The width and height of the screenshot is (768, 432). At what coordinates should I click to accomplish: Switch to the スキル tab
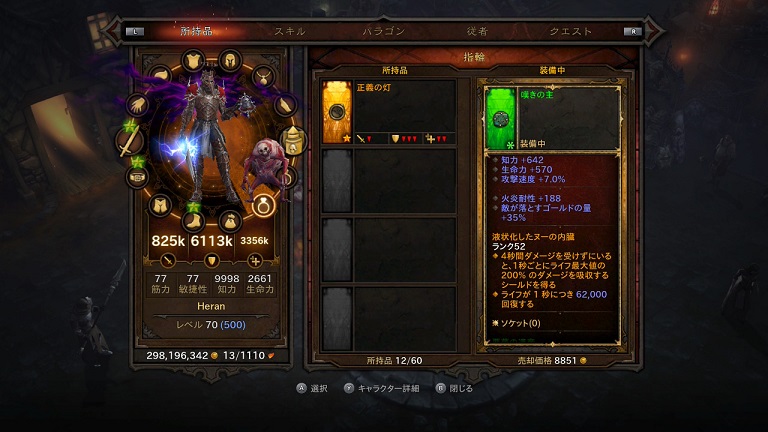290,31
